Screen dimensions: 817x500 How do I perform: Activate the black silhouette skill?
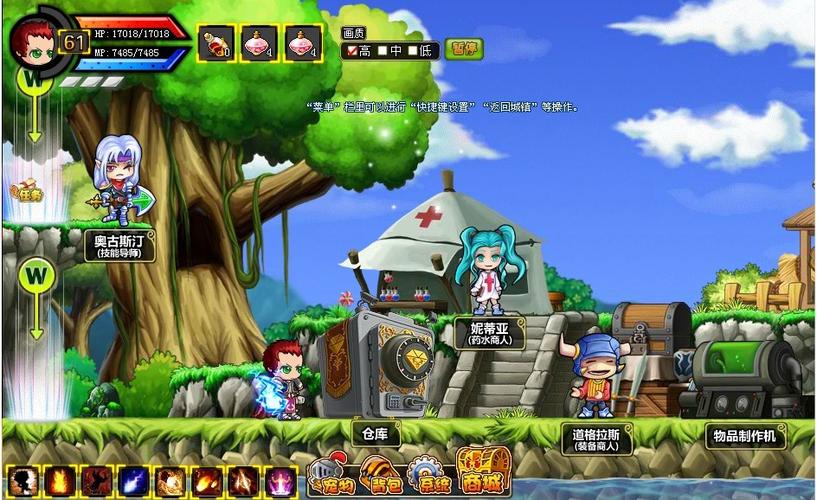coord(22,482)
